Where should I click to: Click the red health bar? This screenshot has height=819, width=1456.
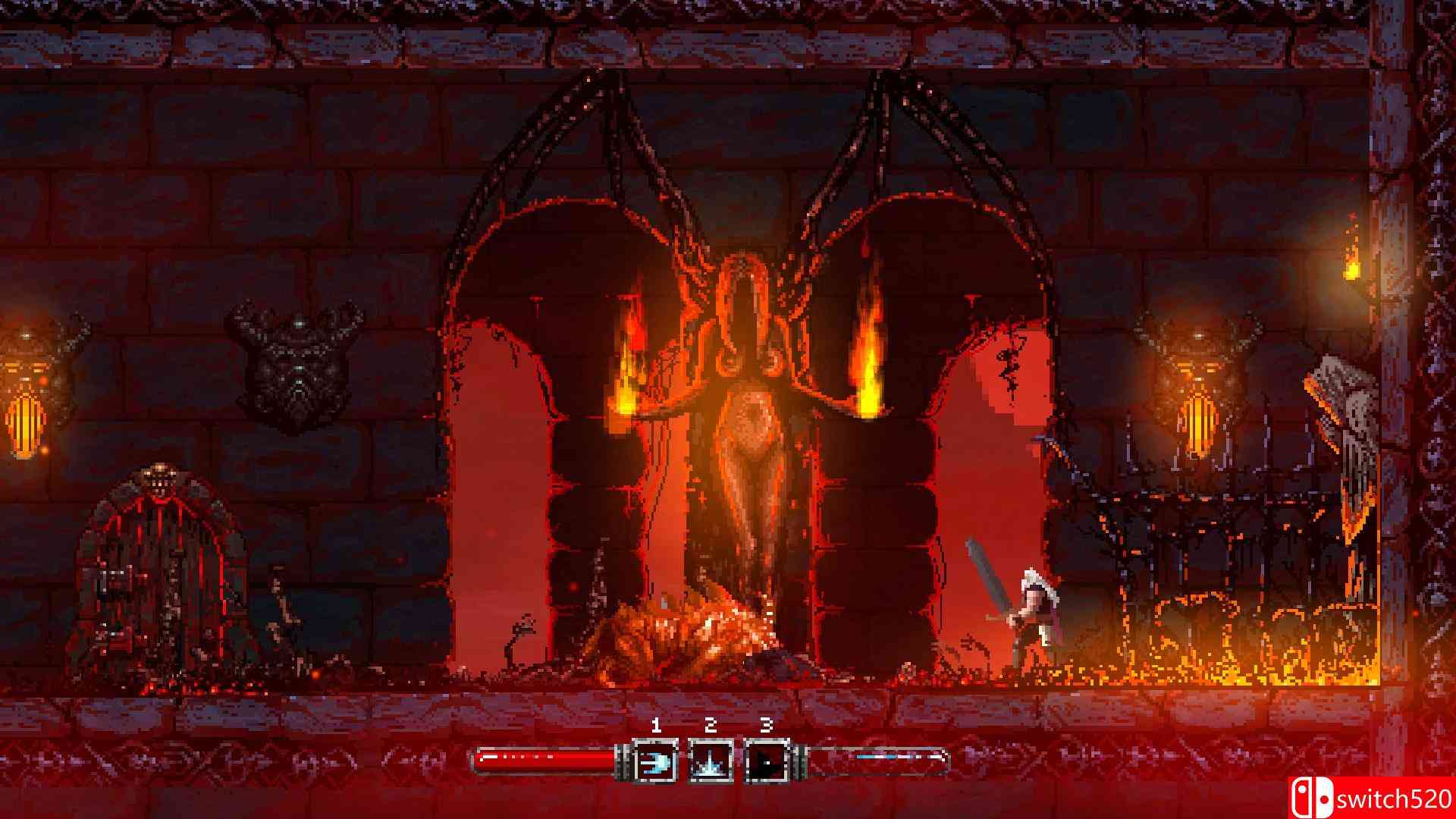(546, 756)
